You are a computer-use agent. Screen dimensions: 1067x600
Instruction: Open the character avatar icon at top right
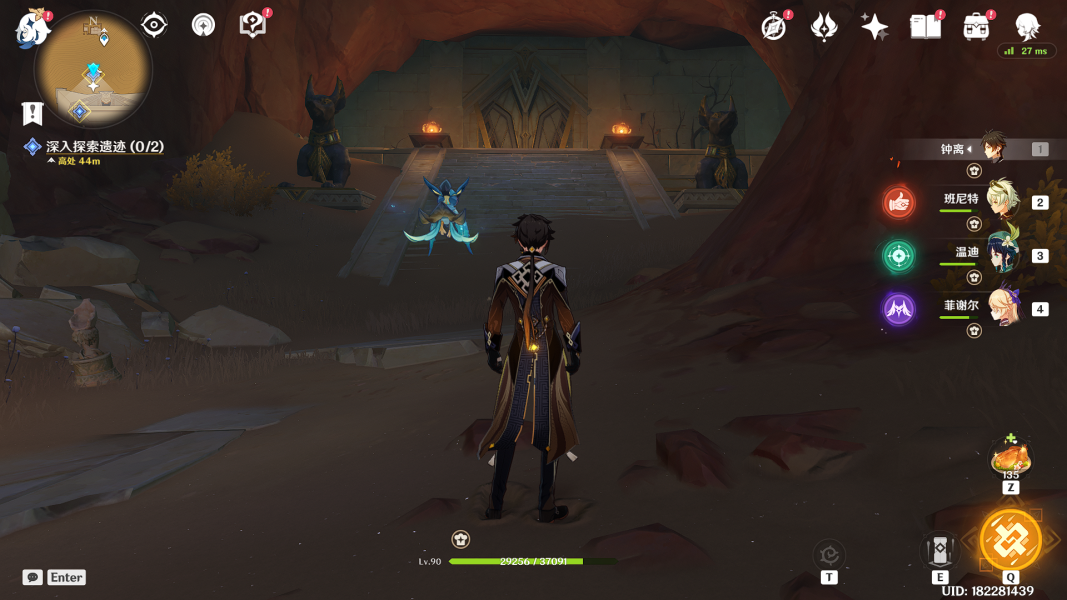[x=1027, y=27]
